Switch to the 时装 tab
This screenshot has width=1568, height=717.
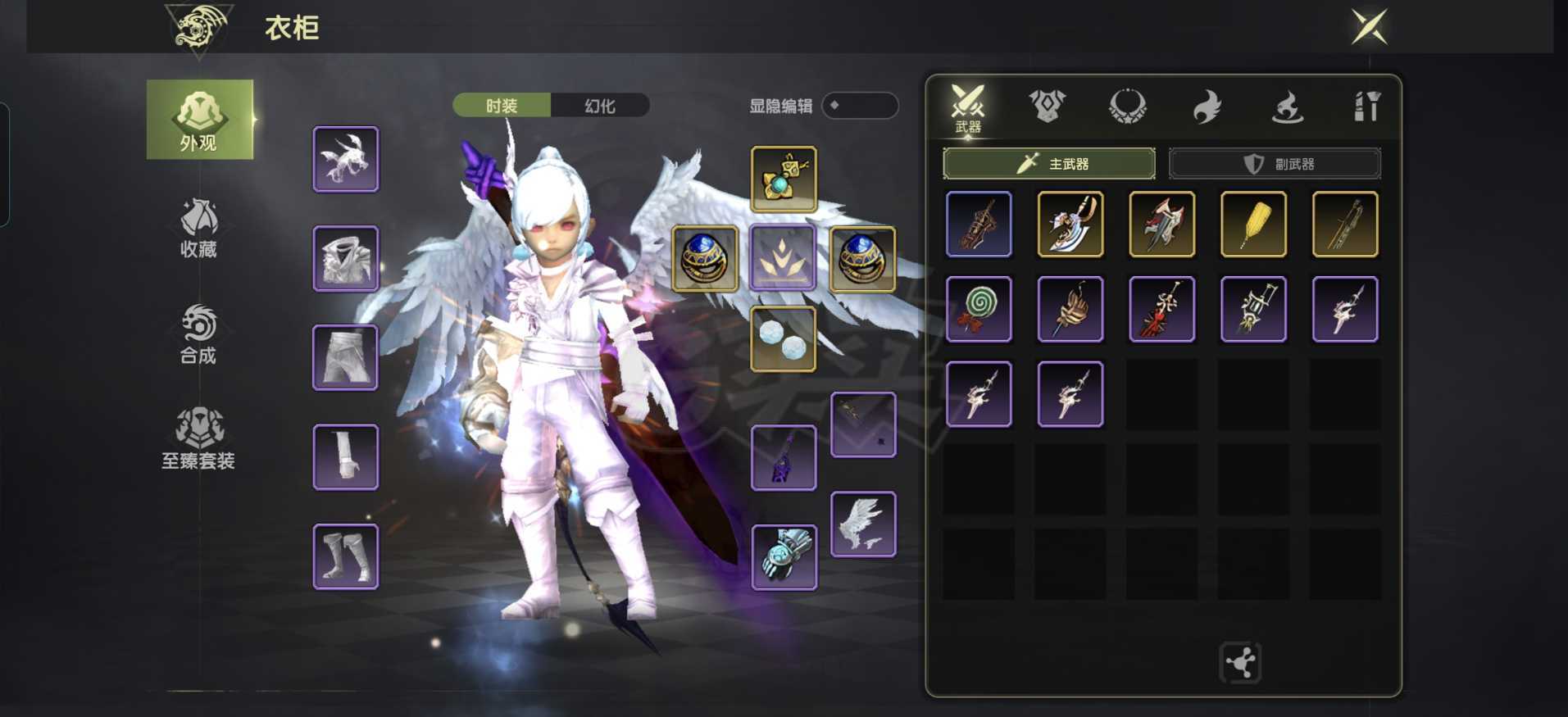click(x=502, y=106)
